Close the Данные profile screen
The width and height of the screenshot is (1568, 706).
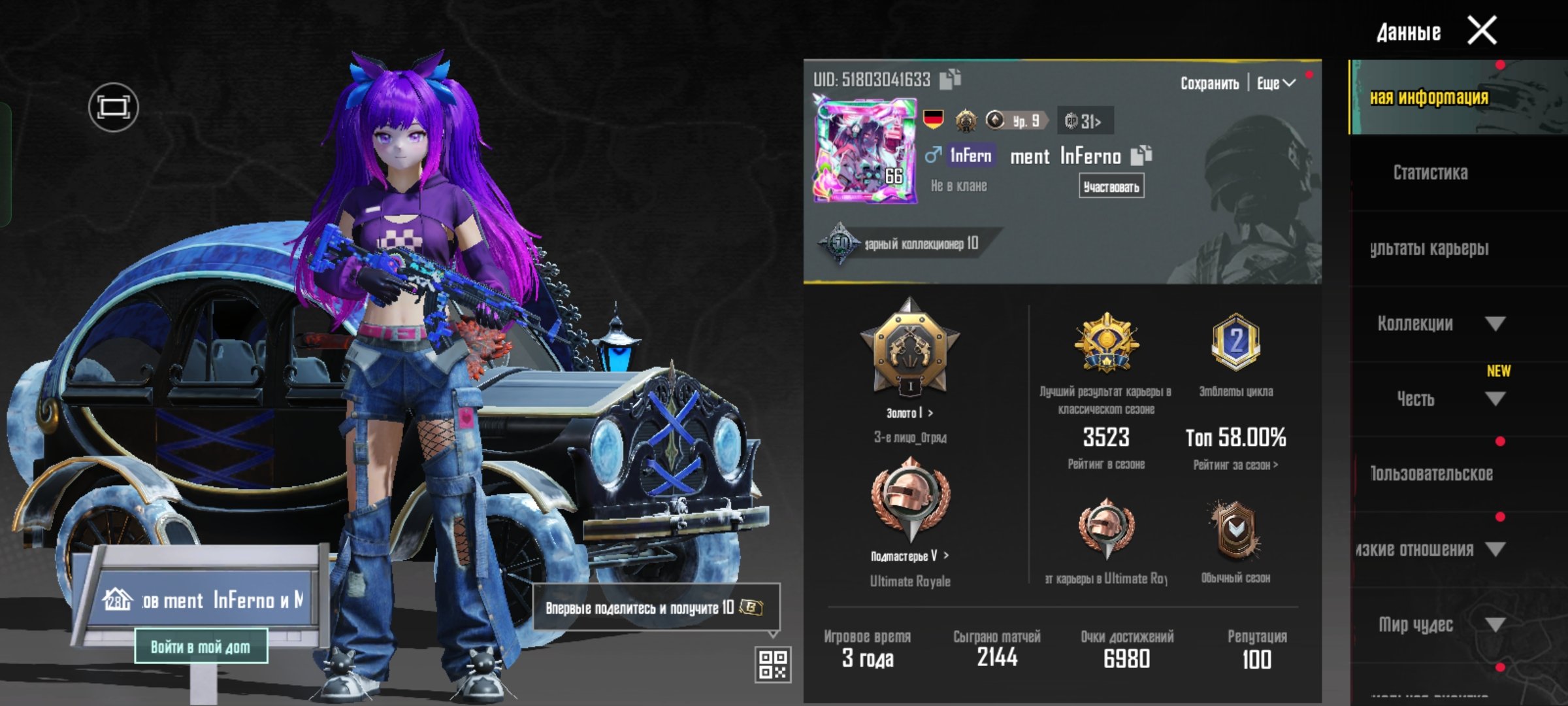[1482, 31]
